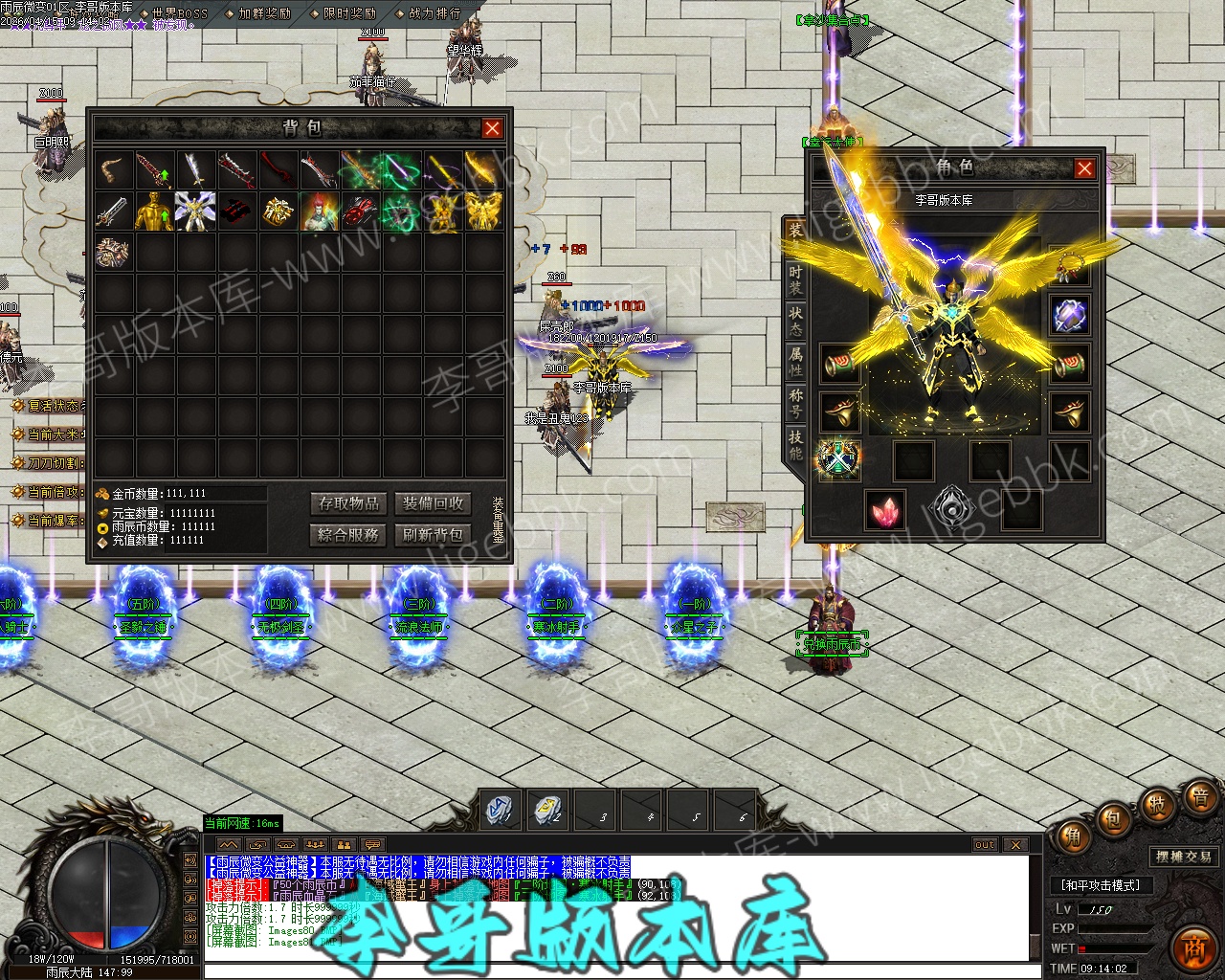Viewport: 1225px width, 980px height.
Task: Pick the red-haired character portrait item
Action: point(320,212)
